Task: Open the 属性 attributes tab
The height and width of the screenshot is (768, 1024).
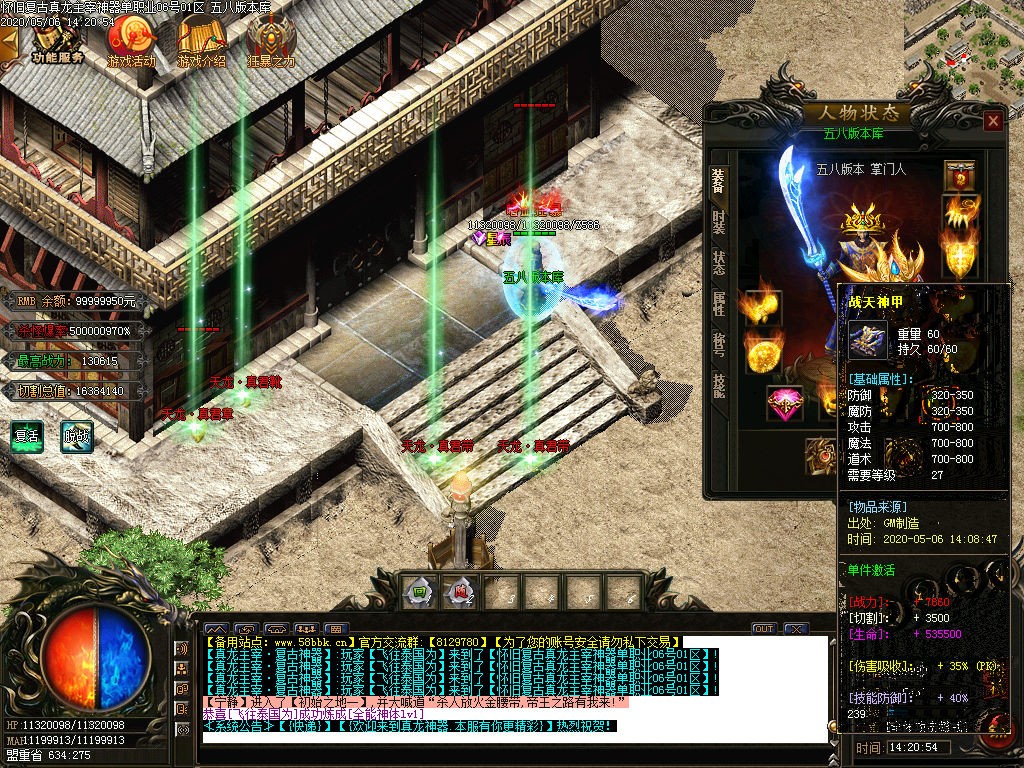Action: point(719,303)
